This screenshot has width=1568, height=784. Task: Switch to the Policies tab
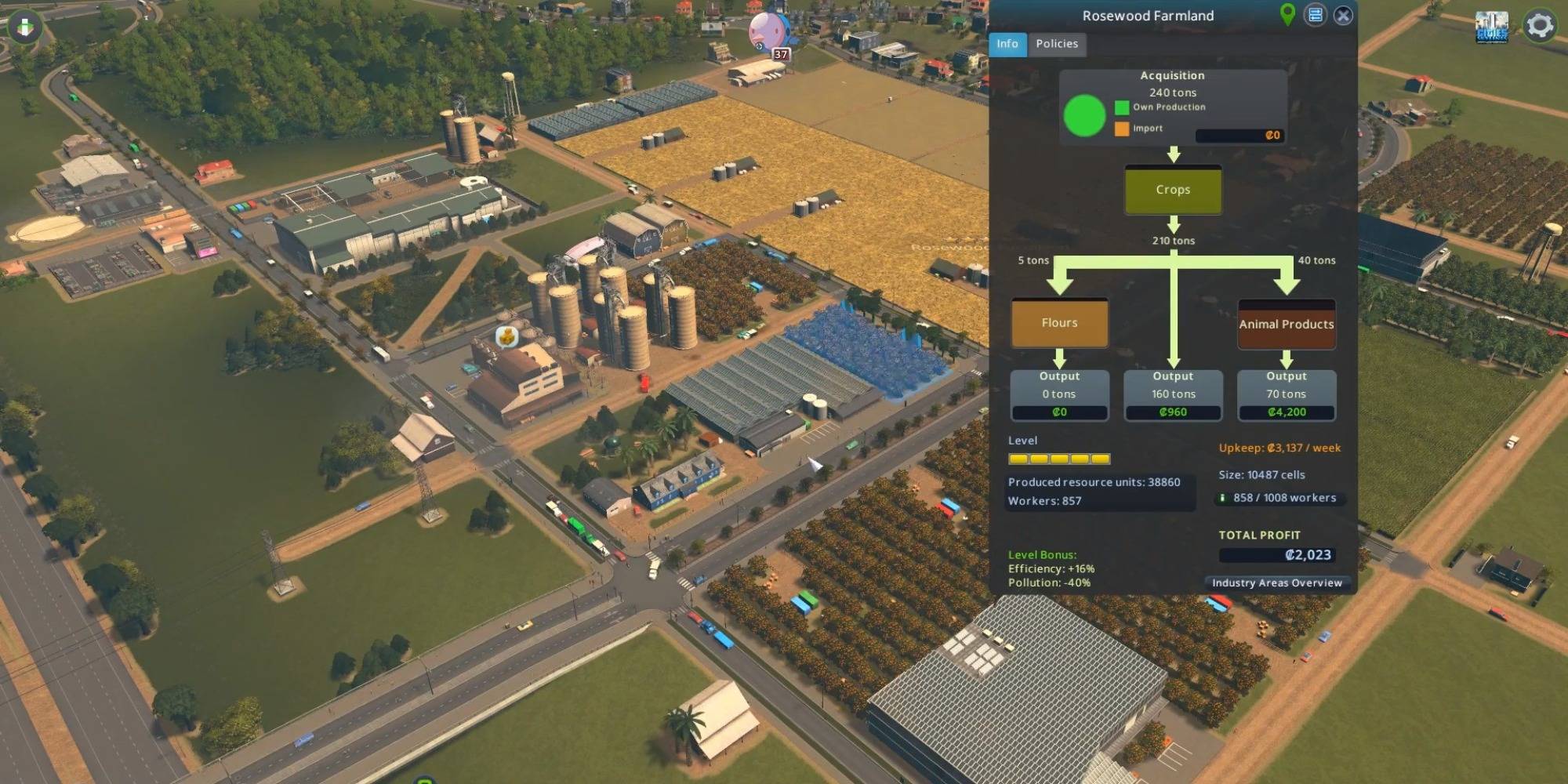pos(1057,44)
